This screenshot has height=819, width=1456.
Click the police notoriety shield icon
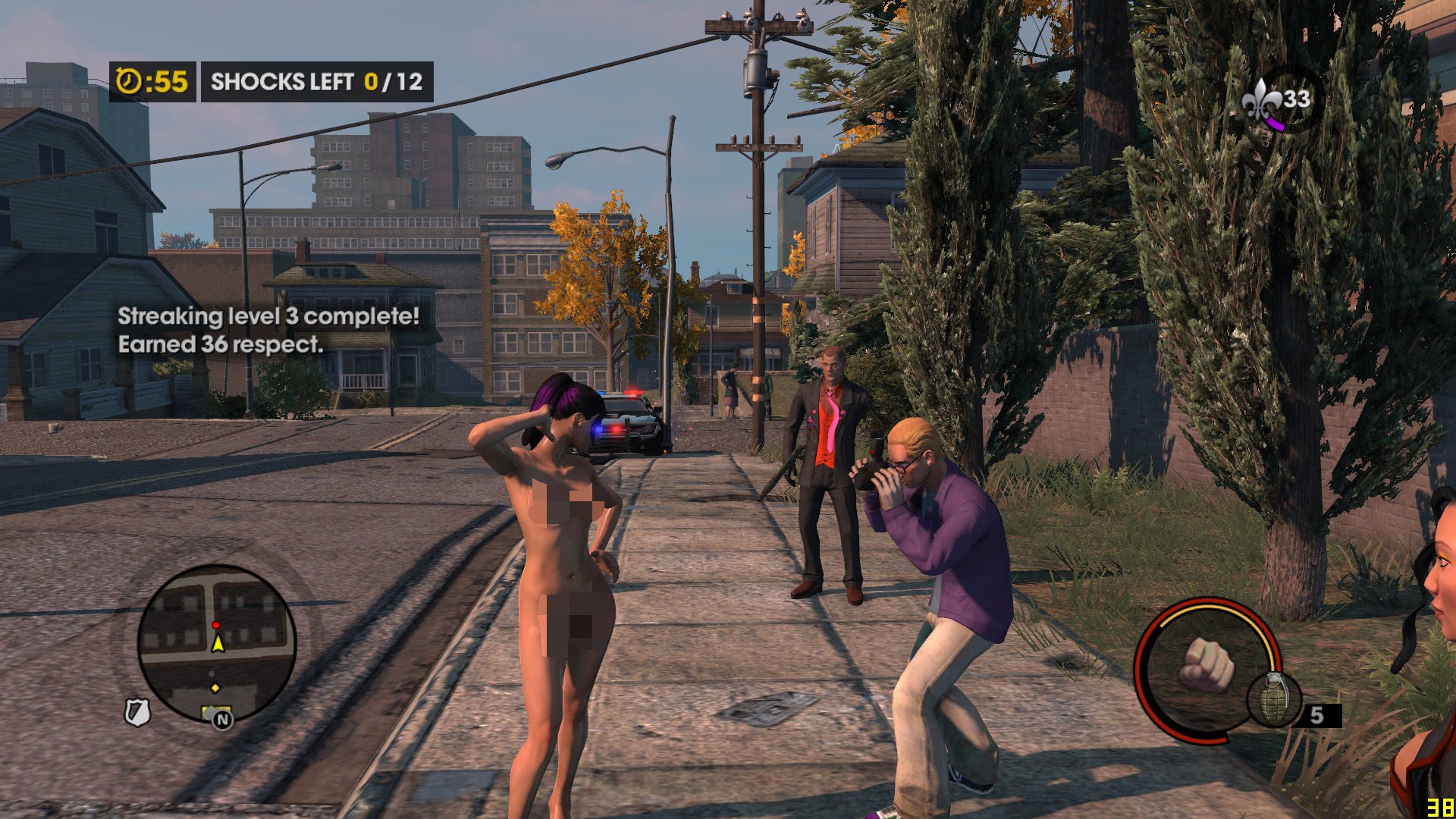pos(137,712)
